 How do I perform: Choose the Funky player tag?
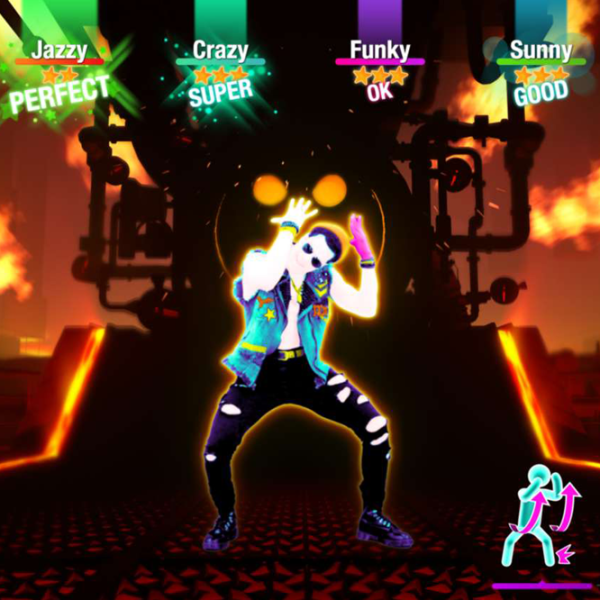click(x=379, y=49)
